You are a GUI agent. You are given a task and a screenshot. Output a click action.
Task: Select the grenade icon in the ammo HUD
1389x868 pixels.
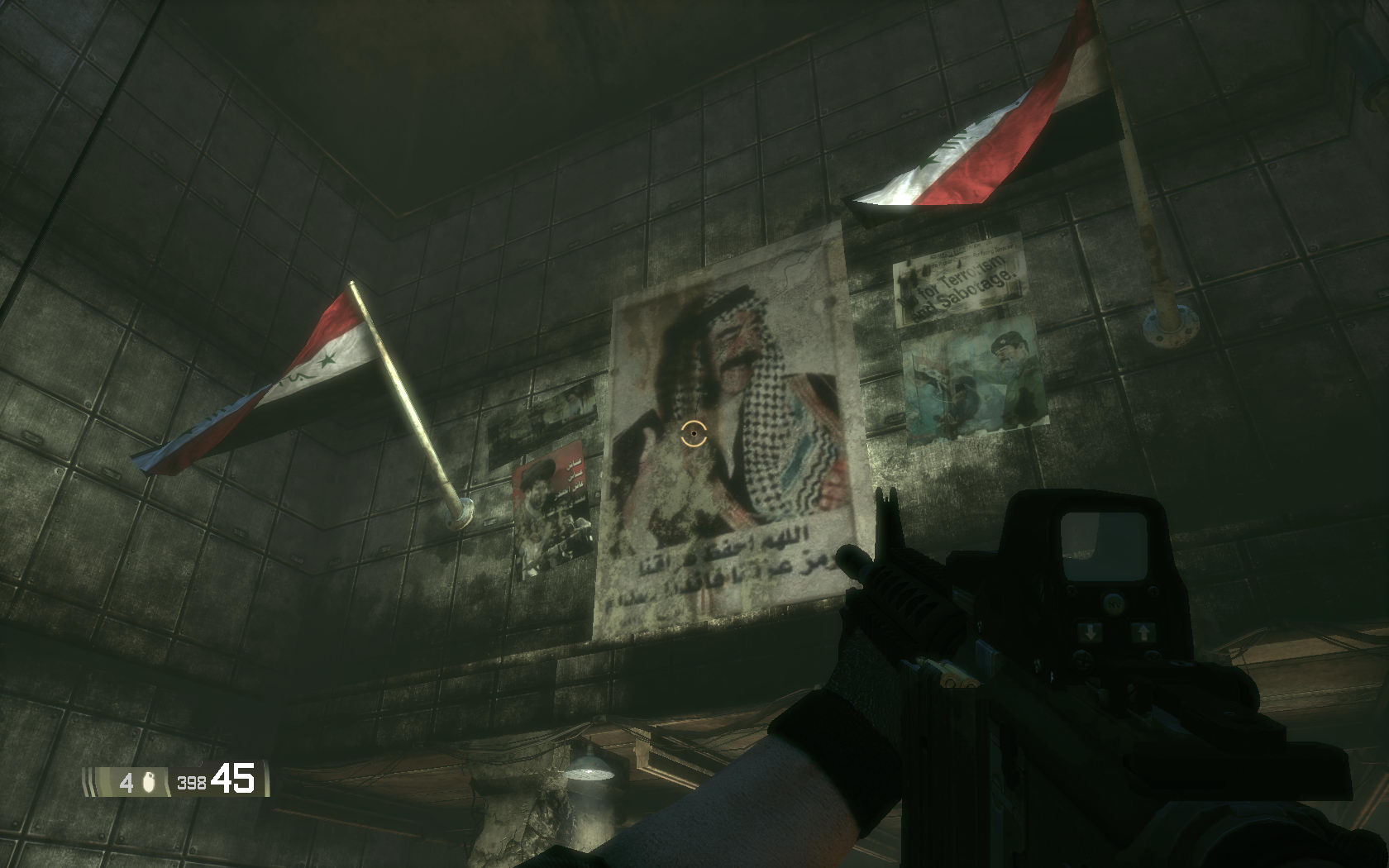pyautogui.click(x=150, y=782)
